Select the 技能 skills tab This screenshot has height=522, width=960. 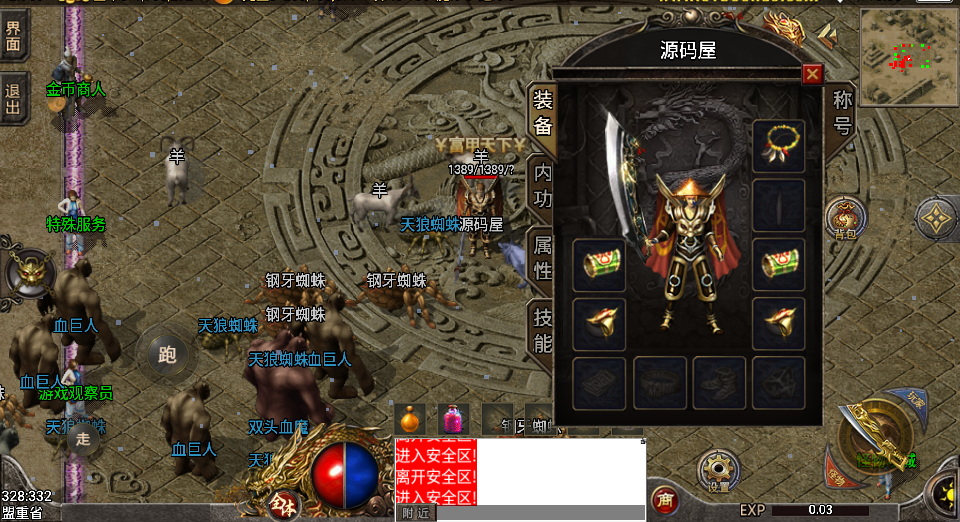pyautogui.click(x=542, y=329)
